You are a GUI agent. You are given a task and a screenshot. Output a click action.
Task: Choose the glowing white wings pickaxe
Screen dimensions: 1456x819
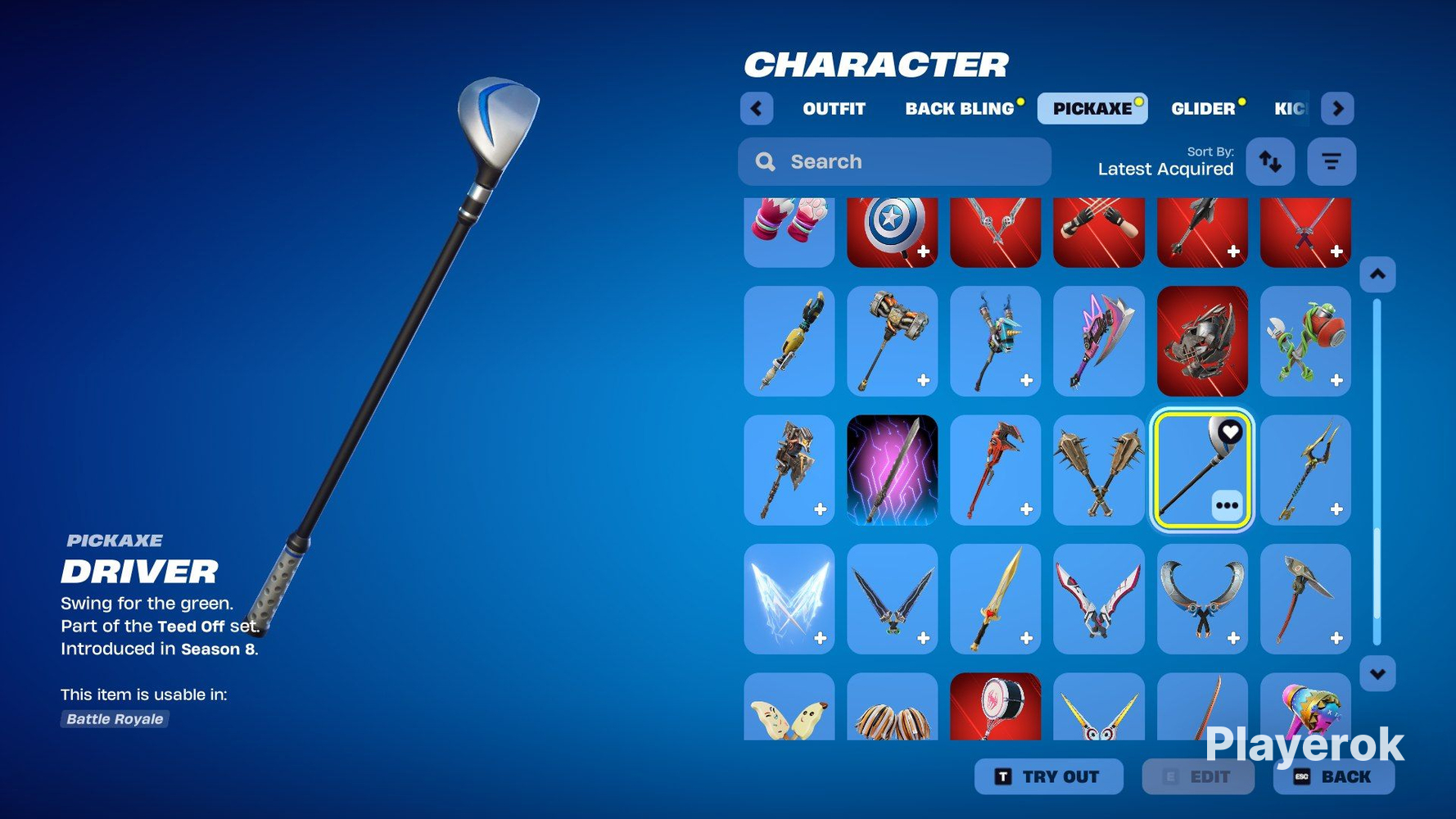[789, 599]
